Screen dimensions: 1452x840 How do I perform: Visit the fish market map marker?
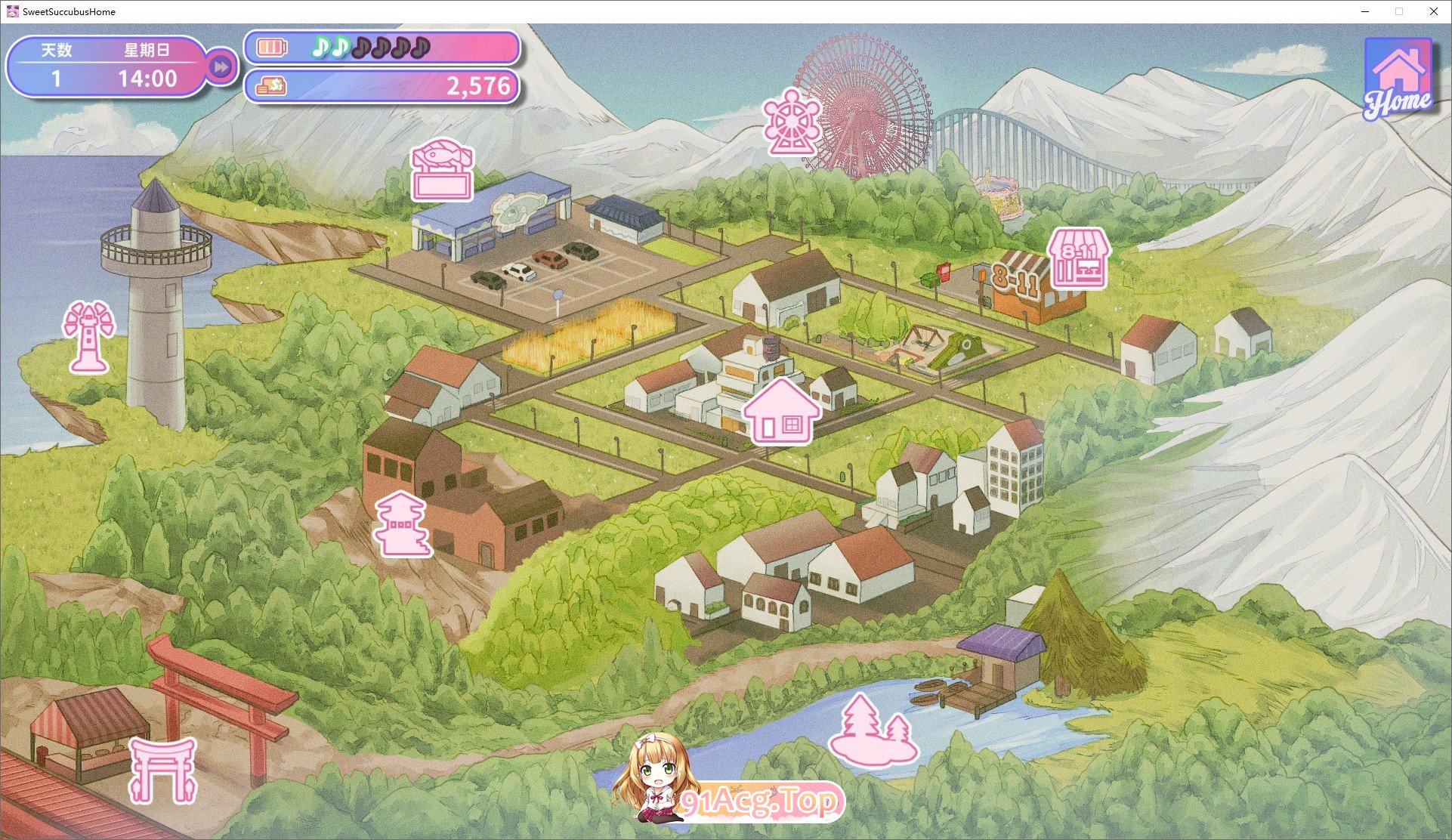442,171
